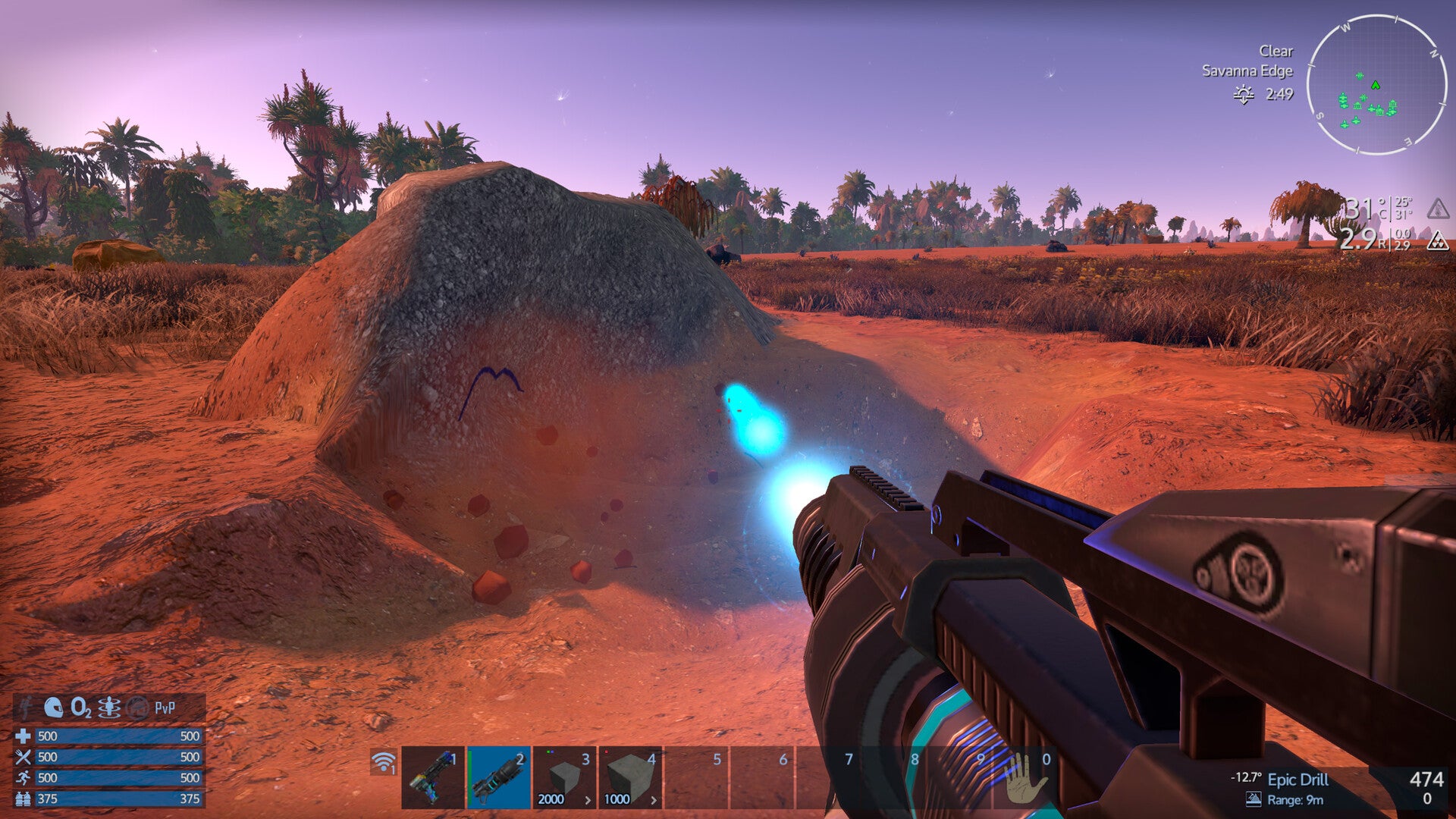This screenshot has width=1456, height=819.
Task: Click the signal strength icon showing 1
Action: 383,762
